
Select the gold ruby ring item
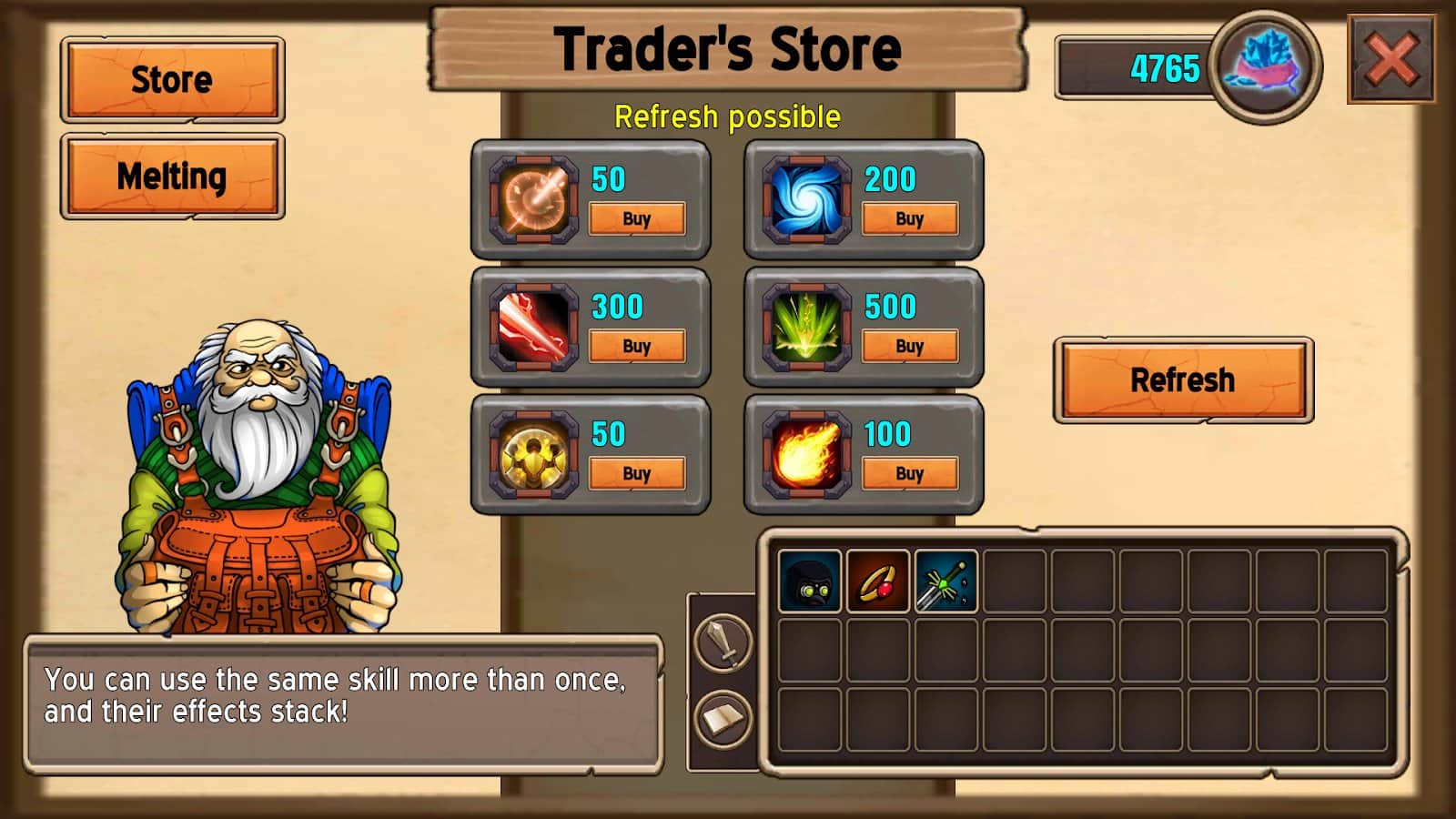pos(877,581)
